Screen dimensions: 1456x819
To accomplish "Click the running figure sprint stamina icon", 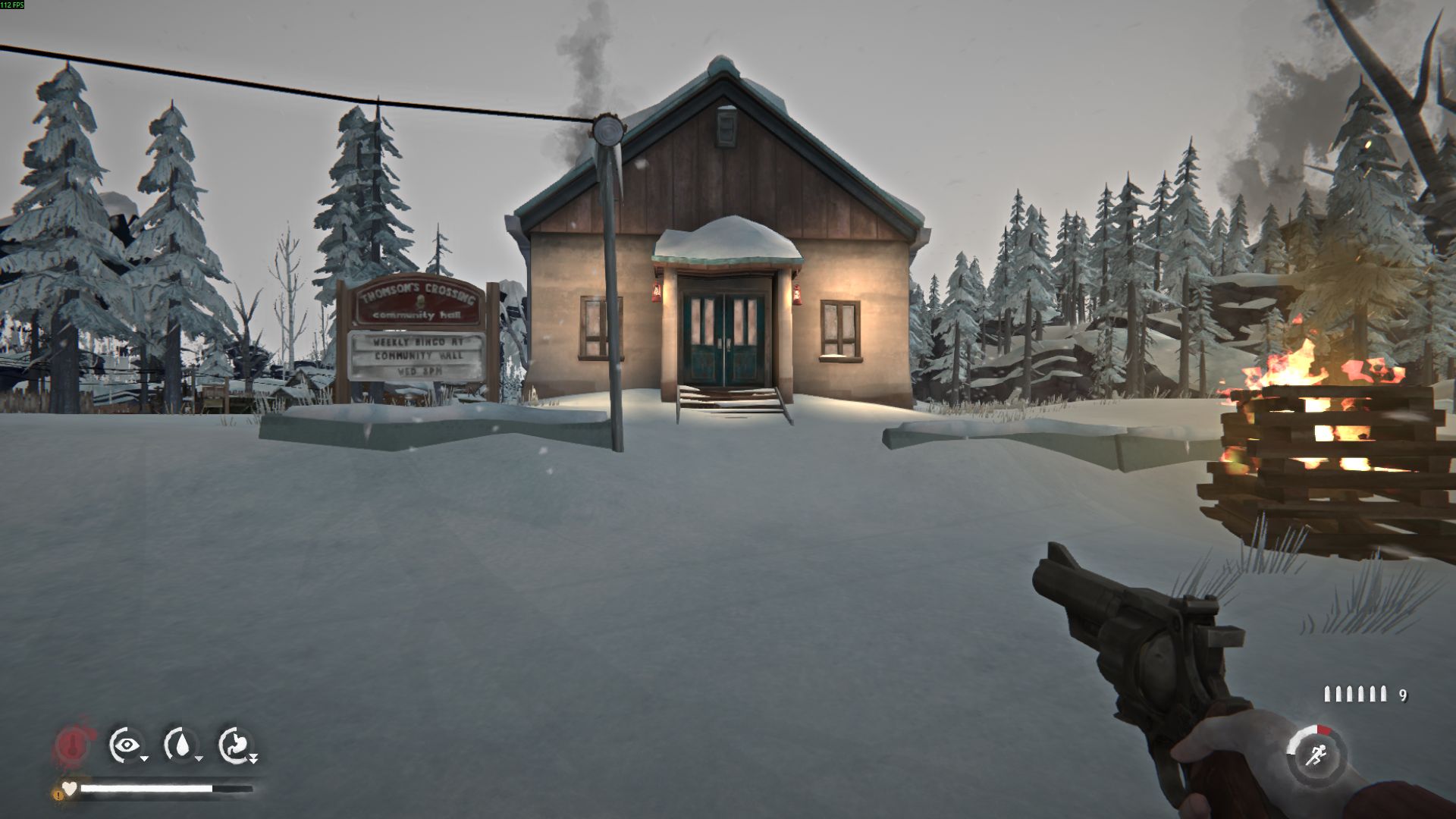I will pyautogui.click(x=1315, y=755).
